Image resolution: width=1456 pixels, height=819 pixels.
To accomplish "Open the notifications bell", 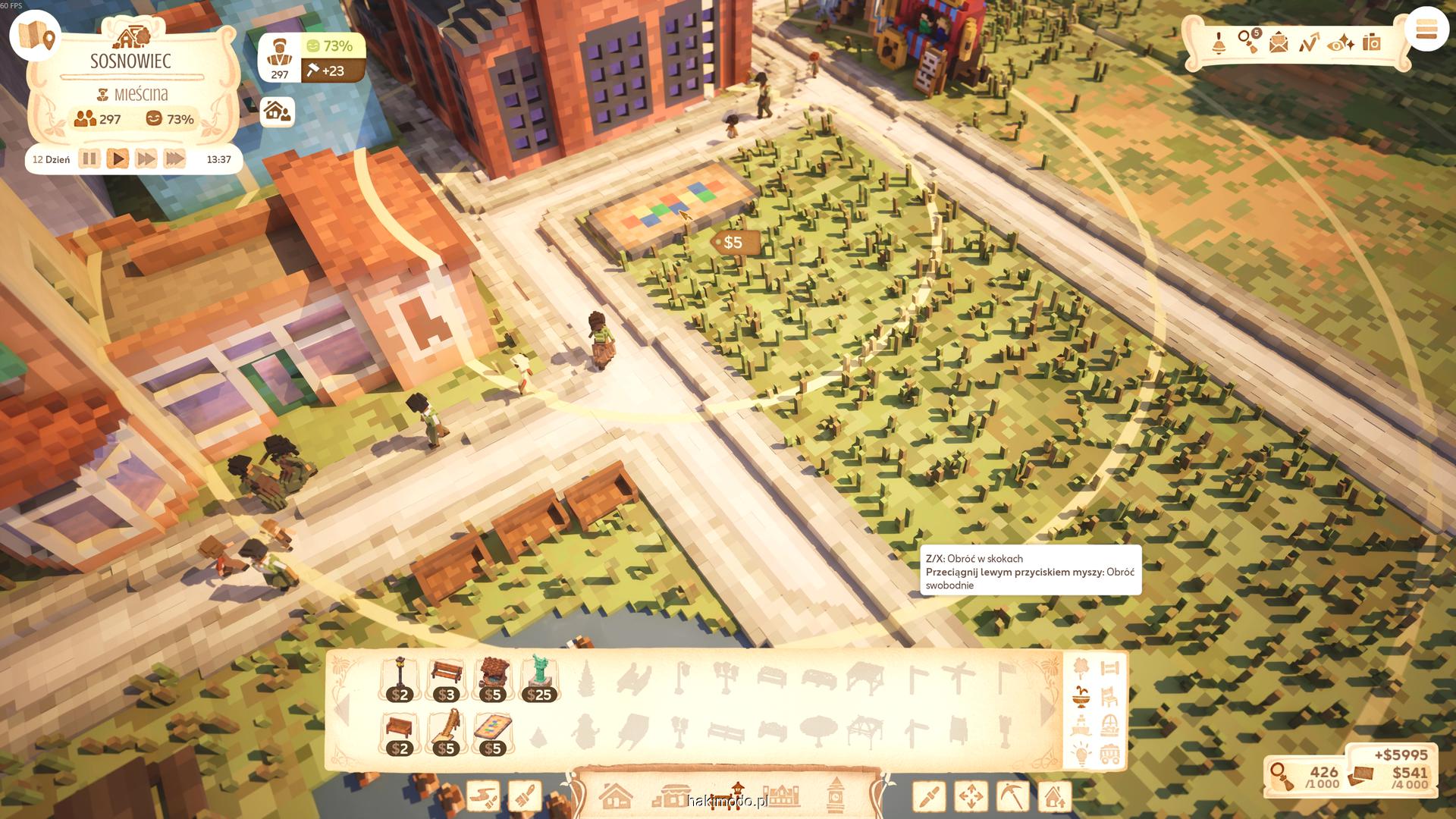I will tap(1219, 42).
